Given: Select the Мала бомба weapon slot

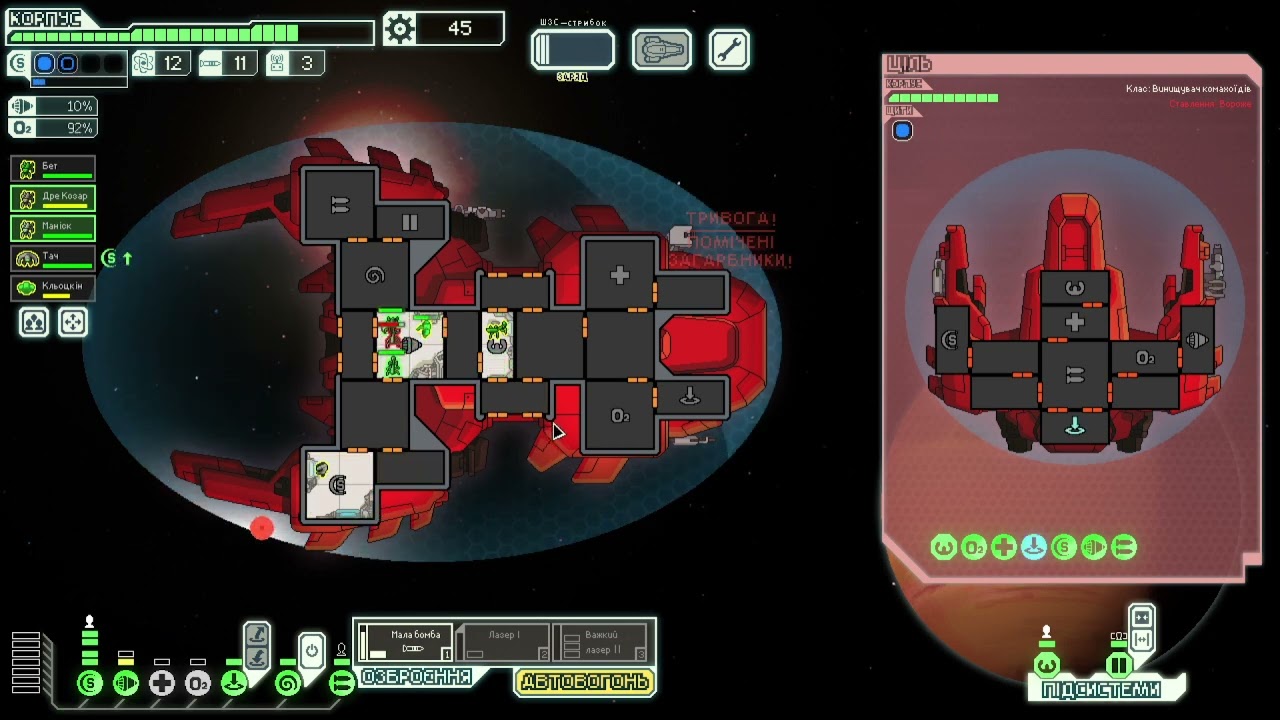Looking at the screenshot, I should [406, 643].
